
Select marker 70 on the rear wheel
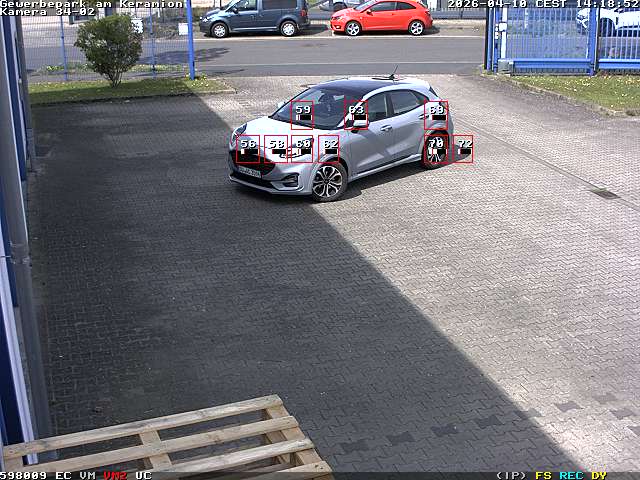435,149
